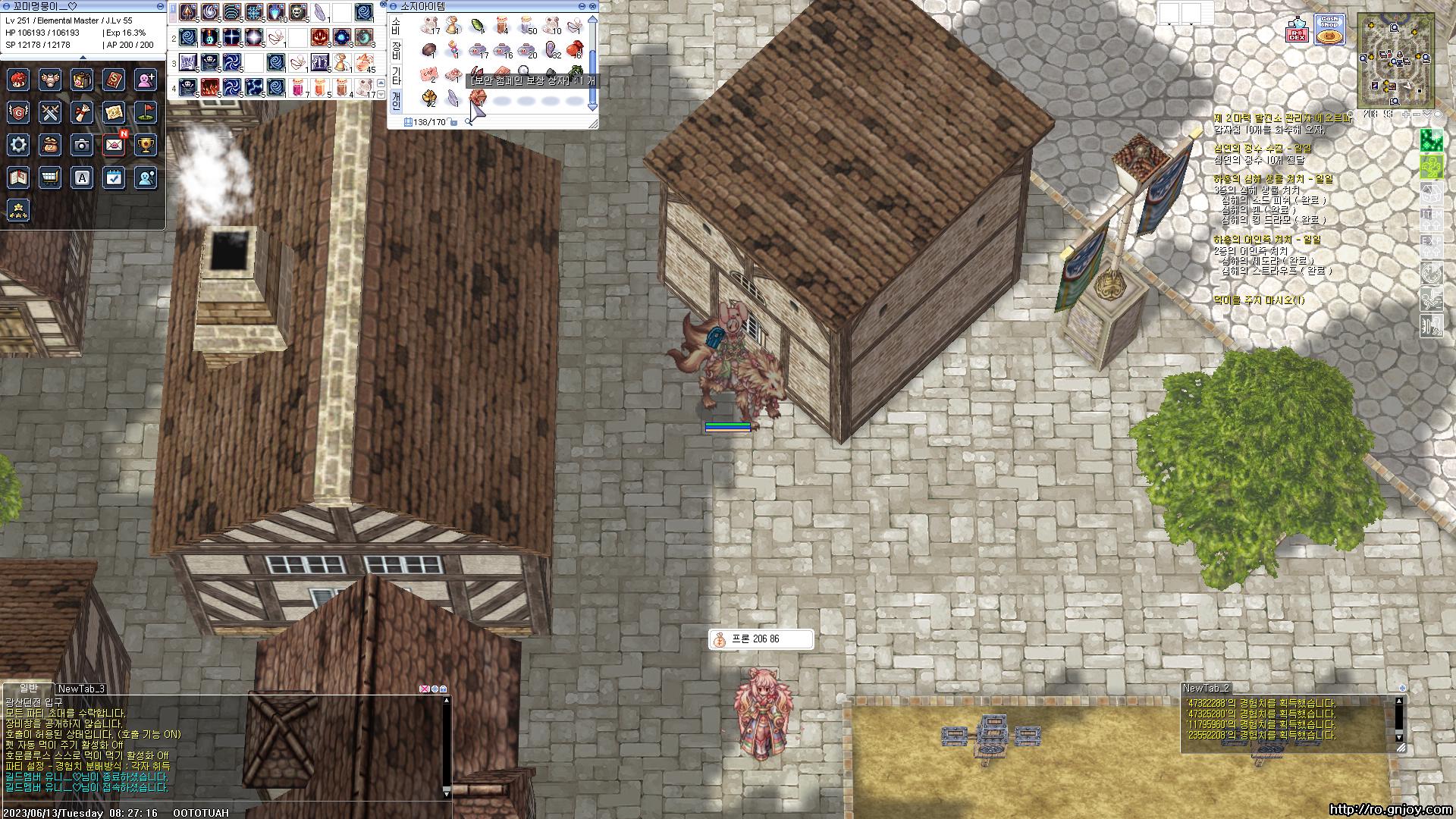Switch inventory to the 기타 (etc) tab
Viewport: 1456px width, 819px height.
click(x=396, y=76)
